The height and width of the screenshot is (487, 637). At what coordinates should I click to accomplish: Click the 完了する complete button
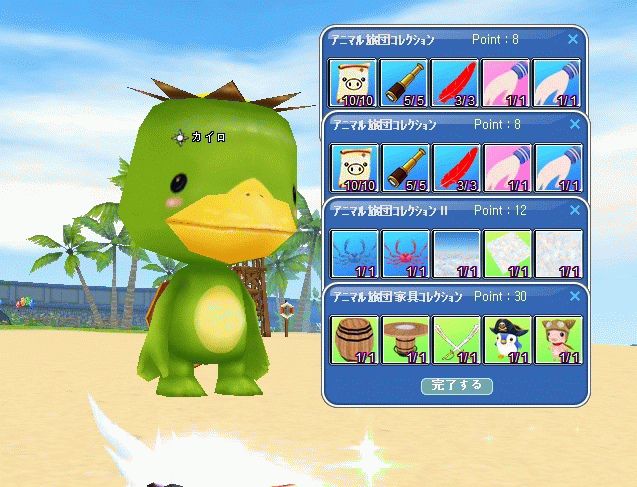(x=456, y=385)
